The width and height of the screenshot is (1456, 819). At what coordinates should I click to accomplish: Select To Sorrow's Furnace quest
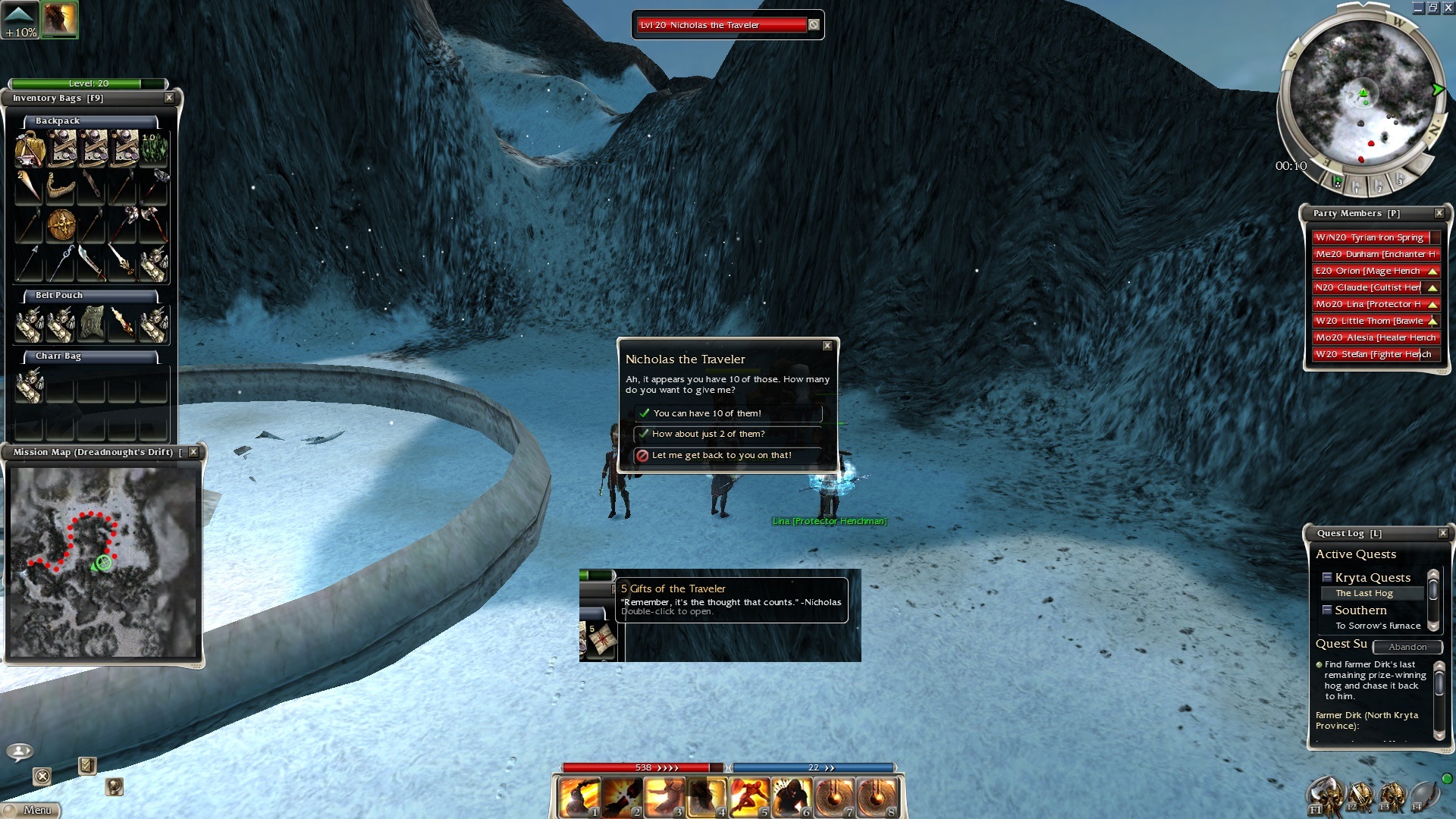[x=1378, y=626]
